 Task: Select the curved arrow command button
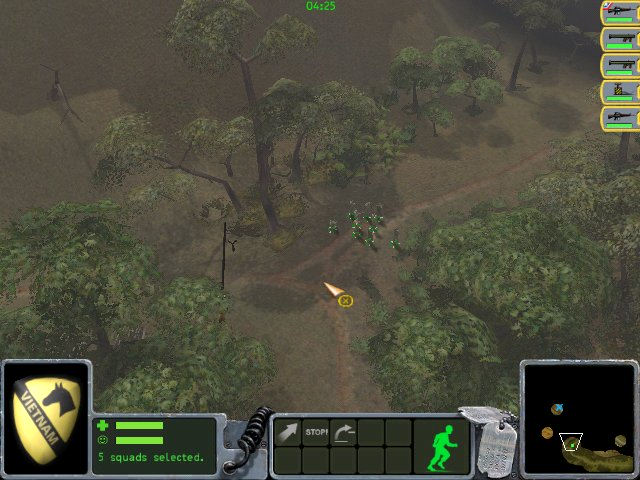pos(343,432)
